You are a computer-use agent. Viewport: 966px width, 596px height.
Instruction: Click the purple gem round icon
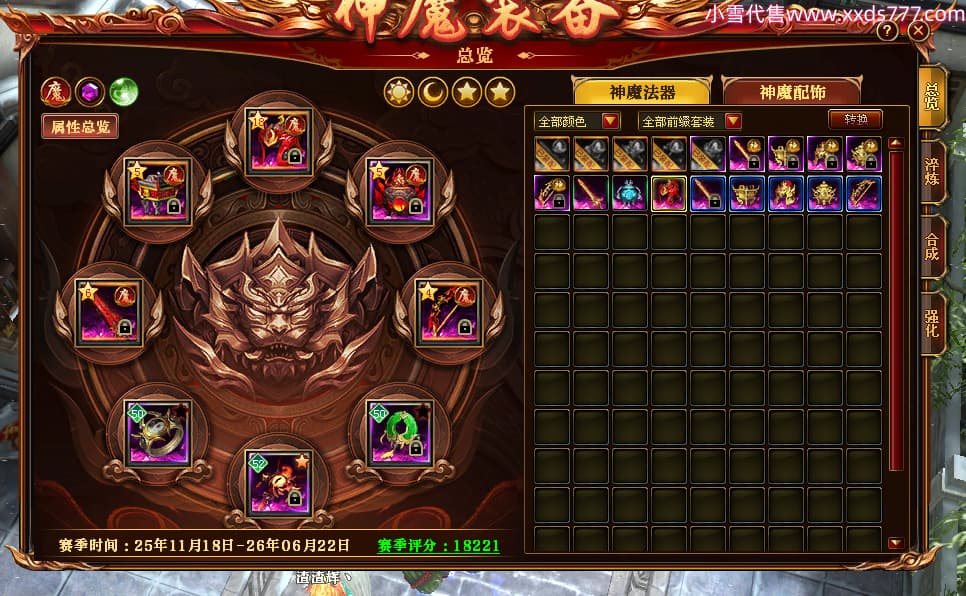(90, 92)
